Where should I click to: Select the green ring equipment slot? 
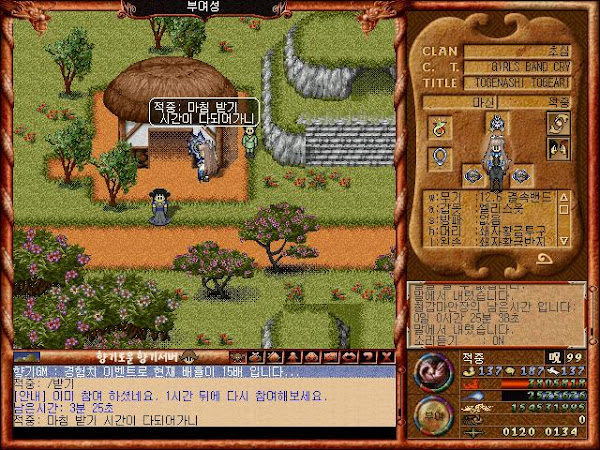437,127
